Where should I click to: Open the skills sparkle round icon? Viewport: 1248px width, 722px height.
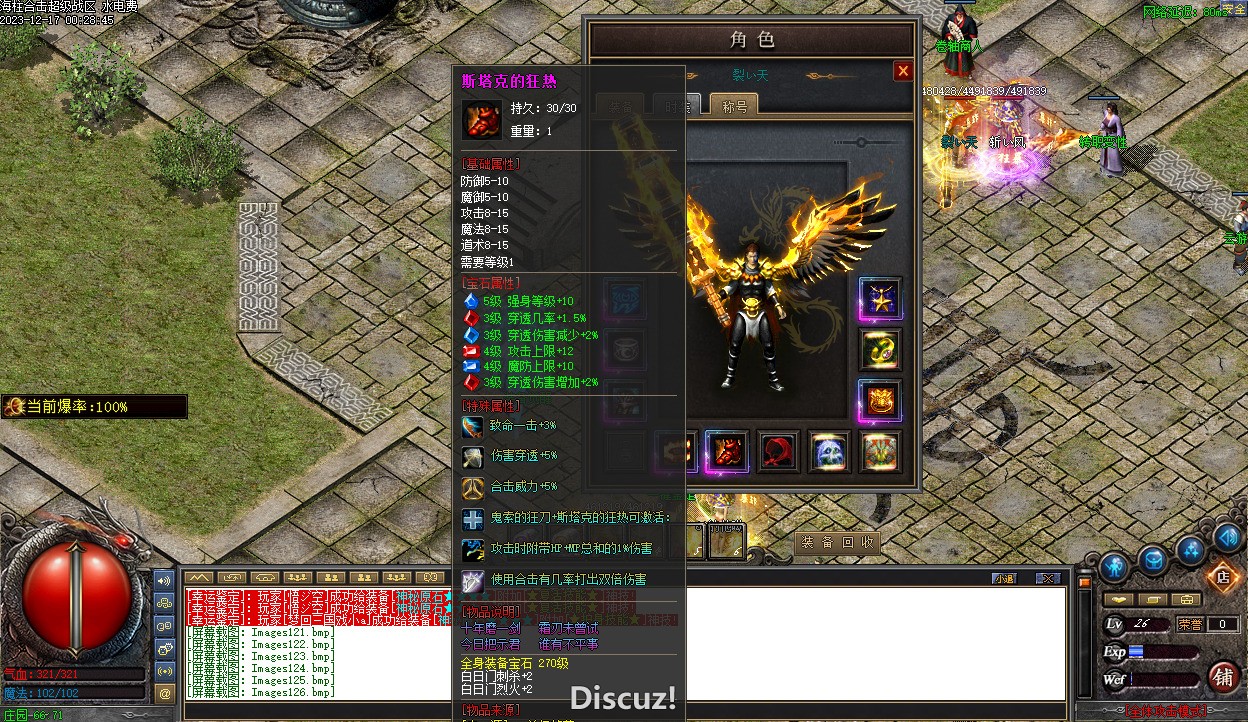1191,549
